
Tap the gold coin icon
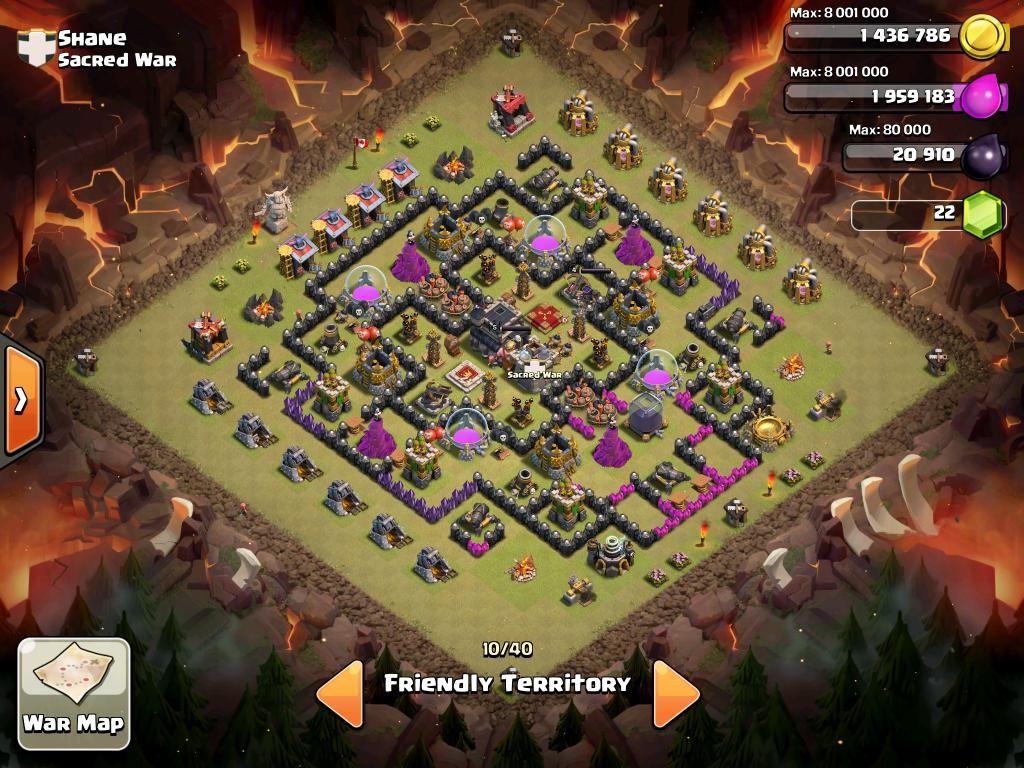tap(981, 37)
